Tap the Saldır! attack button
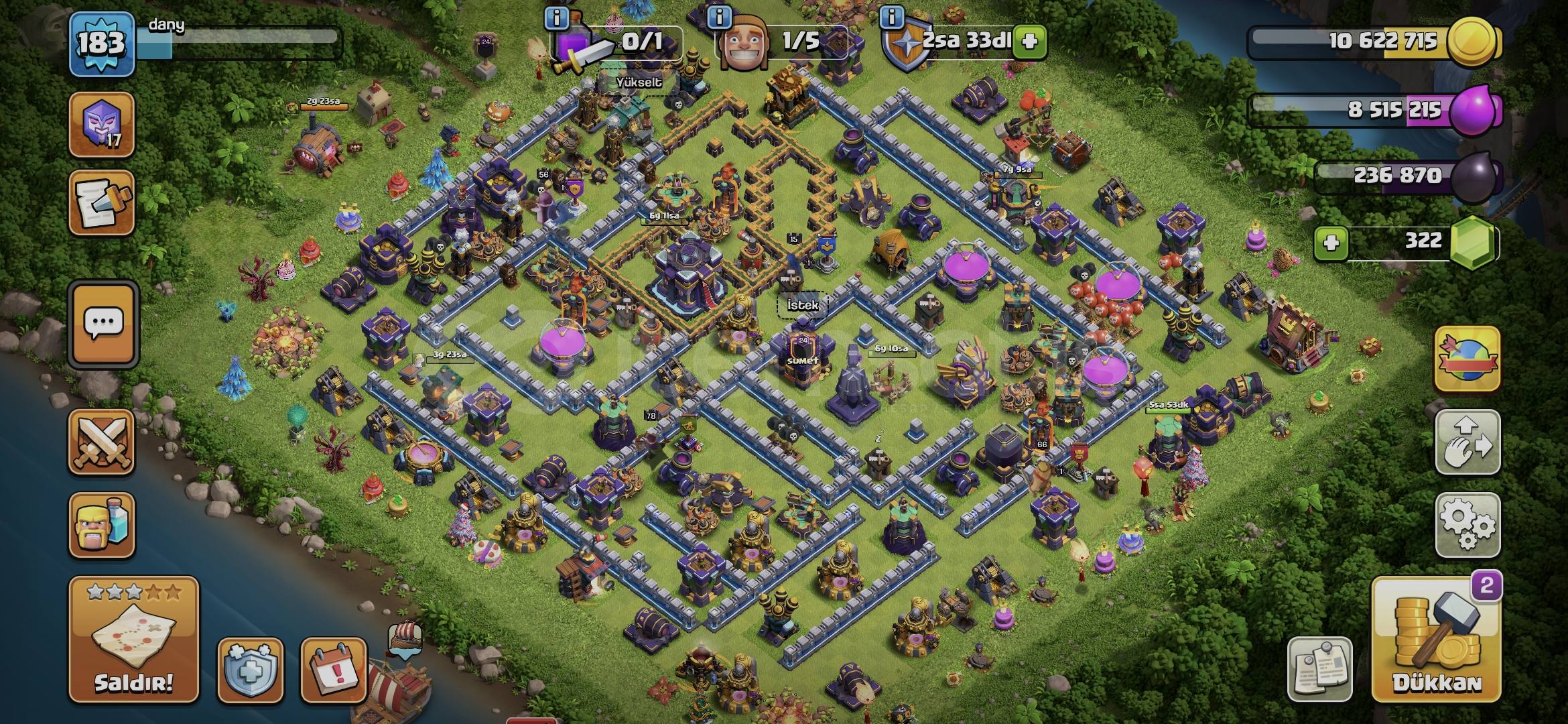The width and height of the screenshot is (1568, 724). coord(133,639)
